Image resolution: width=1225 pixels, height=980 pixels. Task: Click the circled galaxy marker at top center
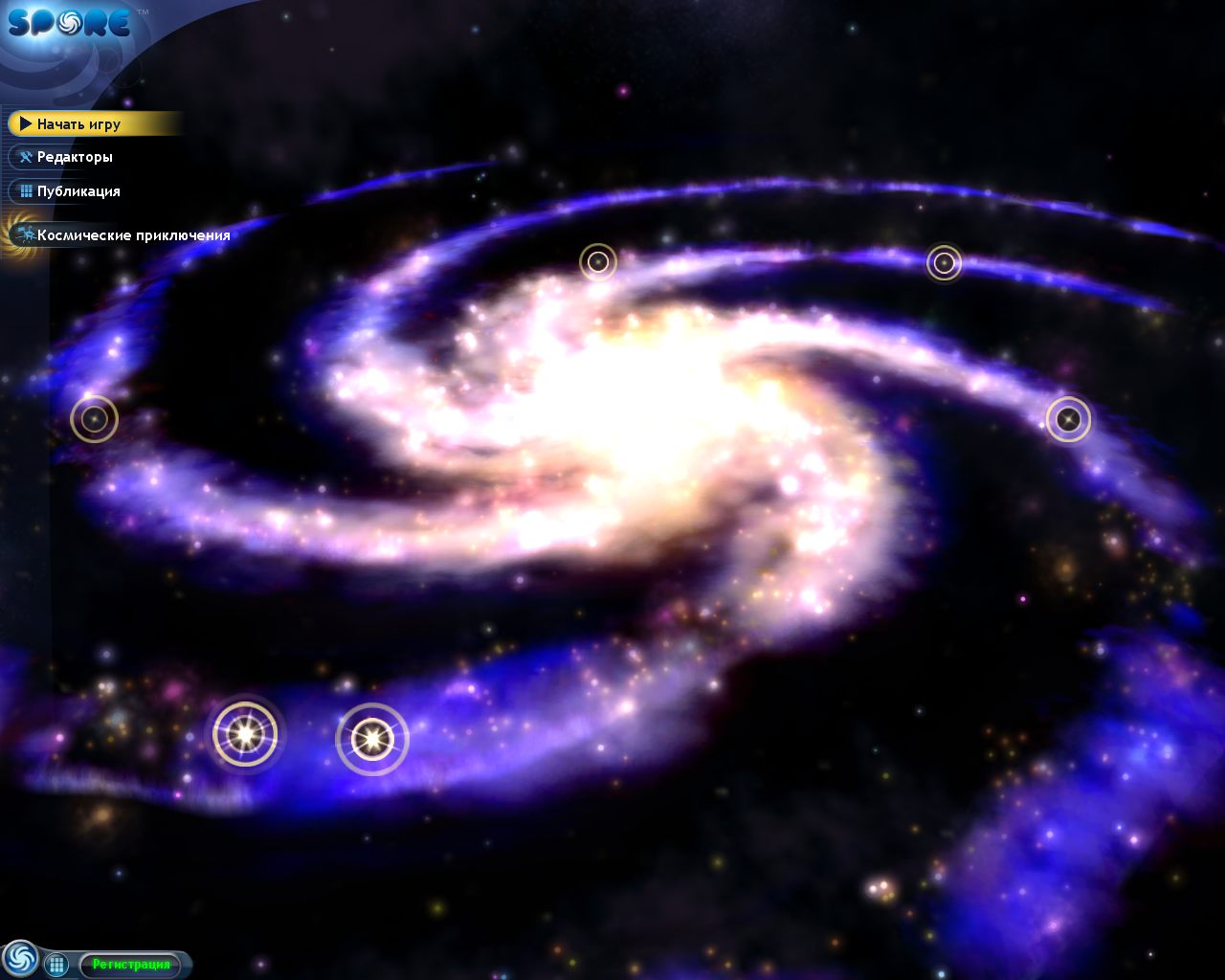coord(599,261)
